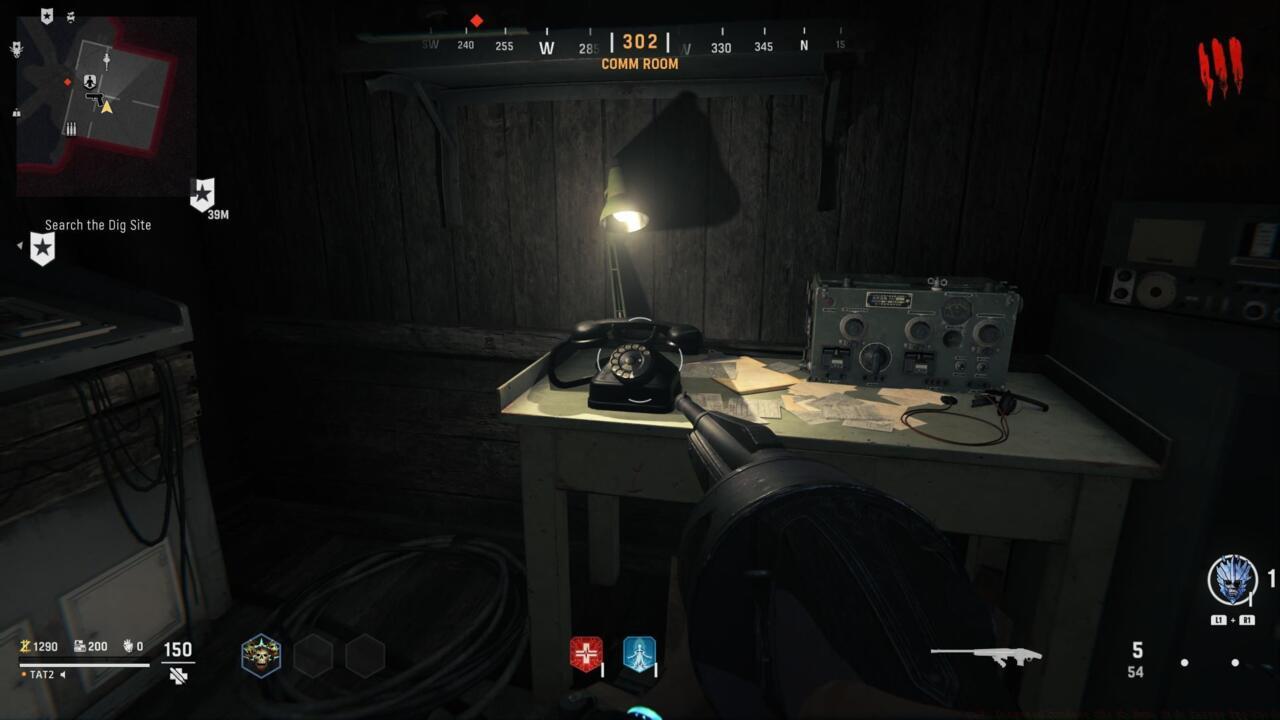Click the white armor bar above TAT2
Image resolution: width=1280 pixels, height=720 pixels.
(x=85, y=665)
